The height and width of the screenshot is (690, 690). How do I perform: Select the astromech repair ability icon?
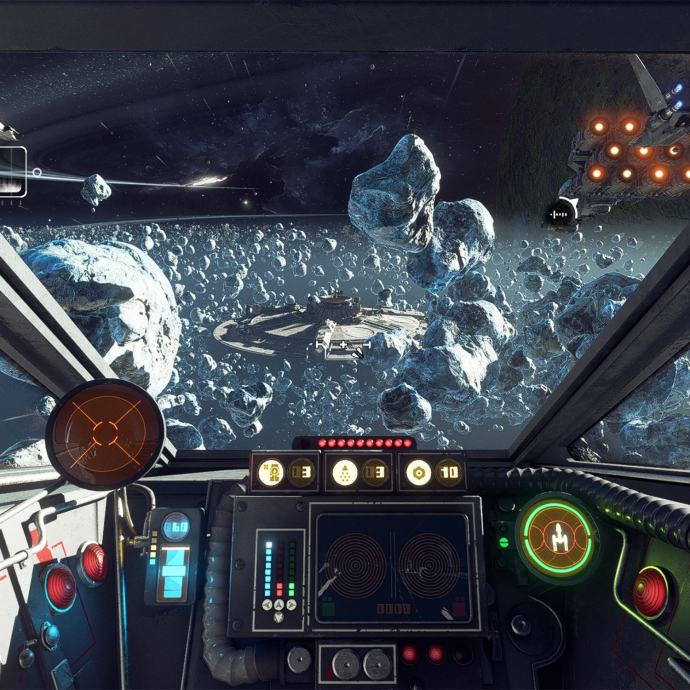point(271,472)
